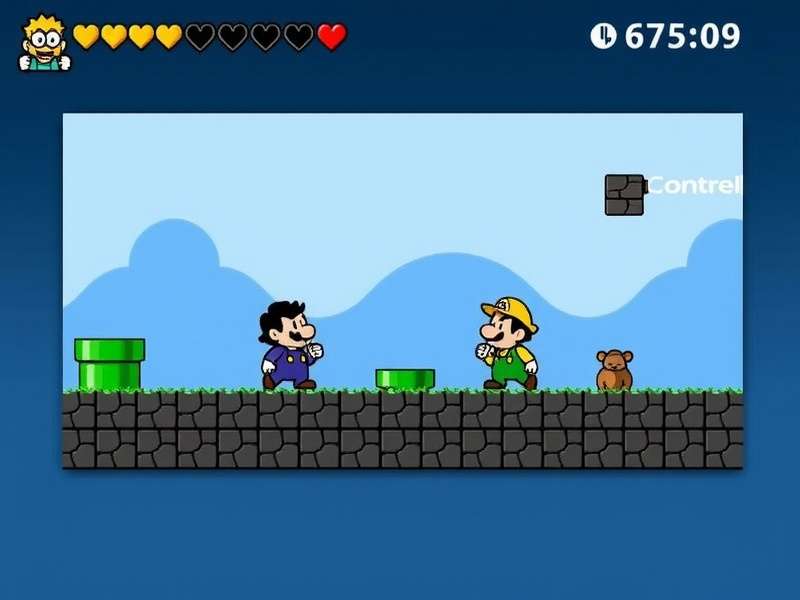Click the blond character portrait icon
Viewport: 800px width, 600px height.
pos(44,42)
